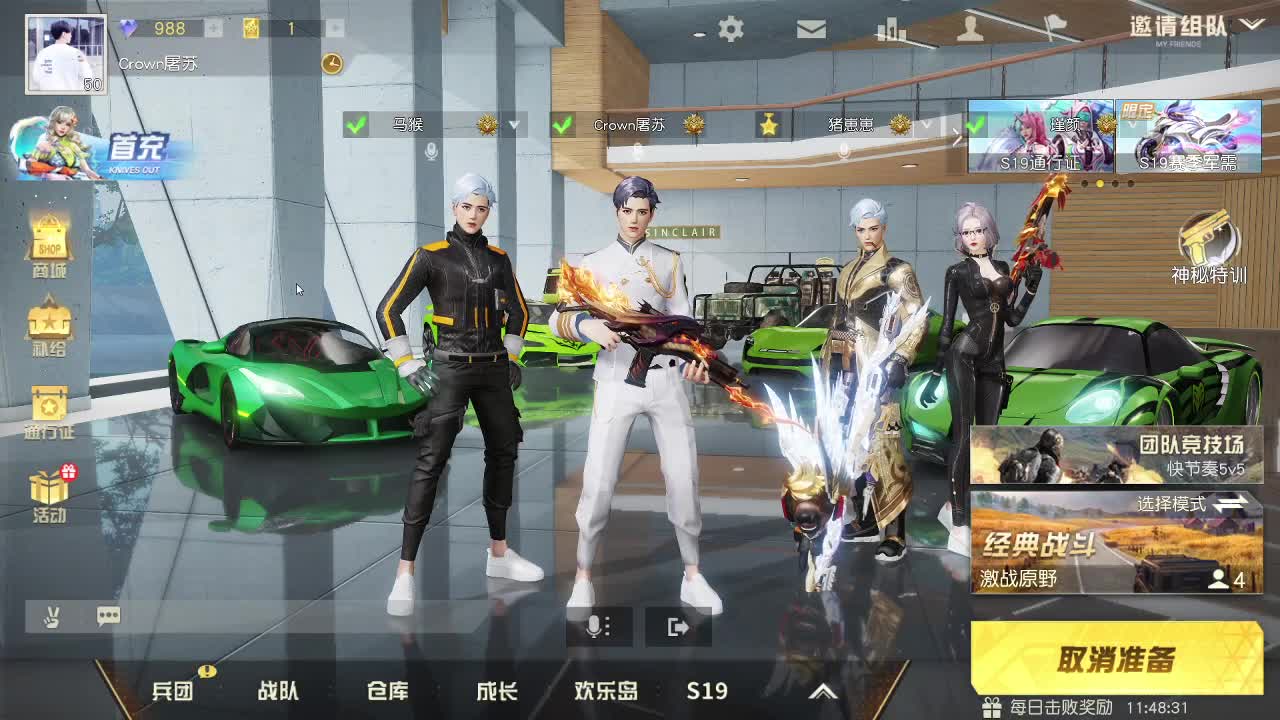Click the quick-gesture hand icon bottom left
1280x720 pixels.
coord(52,616)
